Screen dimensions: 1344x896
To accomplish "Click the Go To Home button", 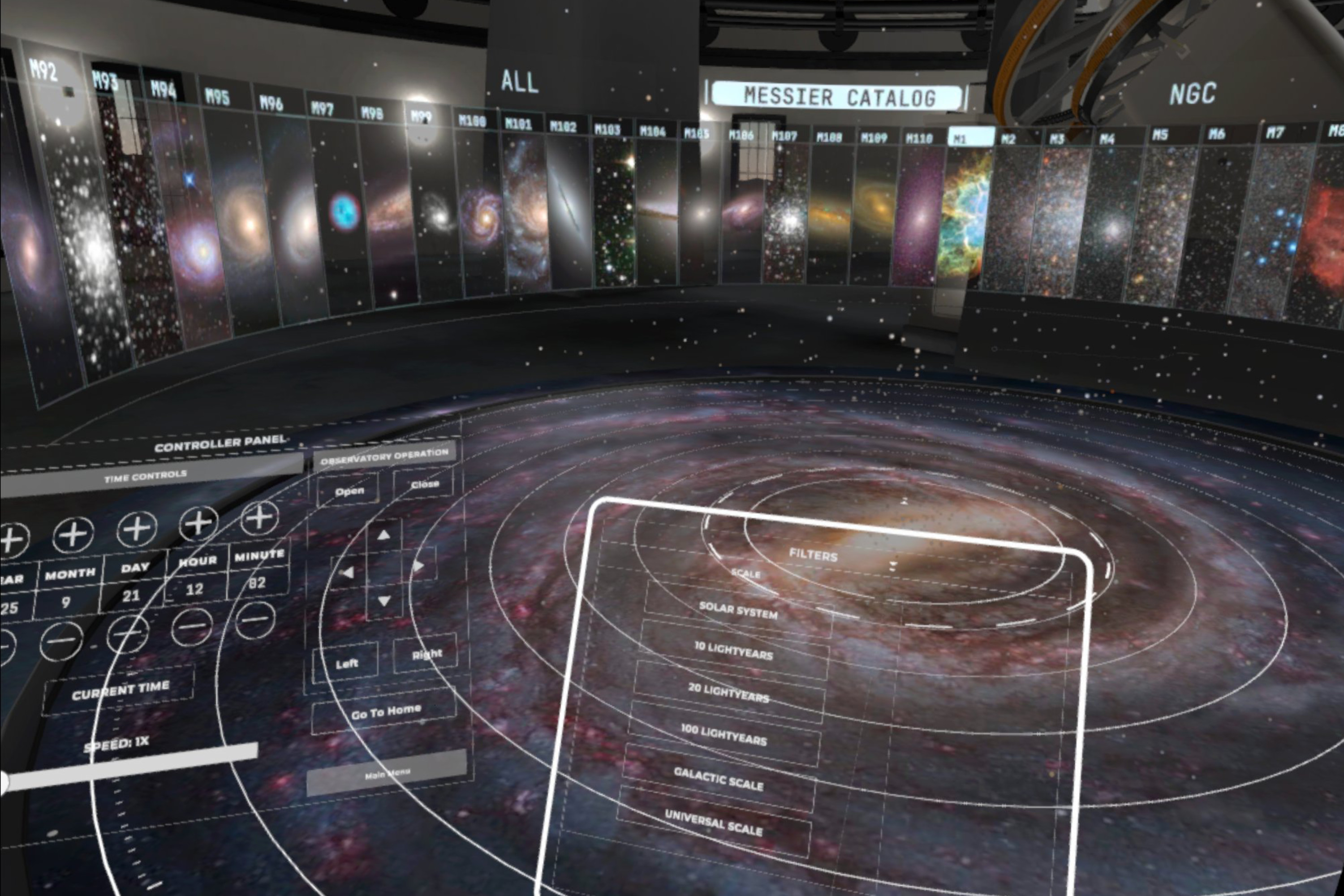I will click(385, 711).
